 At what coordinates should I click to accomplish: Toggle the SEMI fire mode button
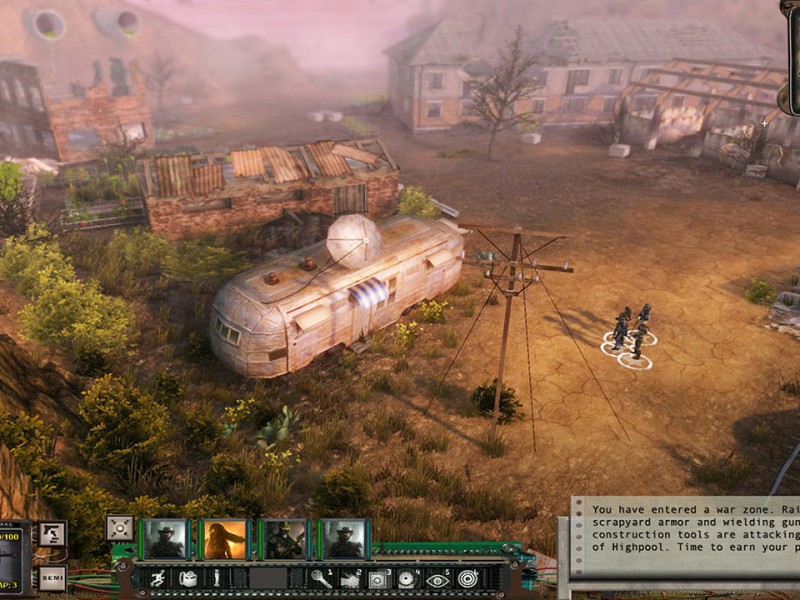[x=53, y=578]
